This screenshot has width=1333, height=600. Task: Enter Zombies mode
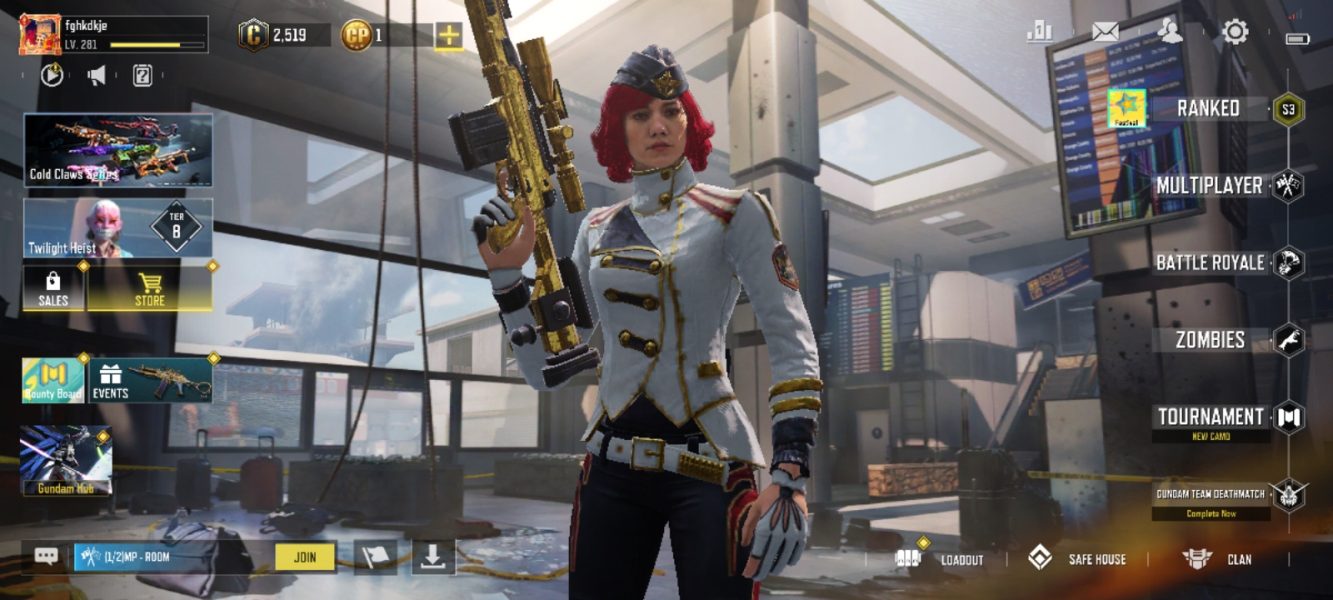pos(1210,340)
